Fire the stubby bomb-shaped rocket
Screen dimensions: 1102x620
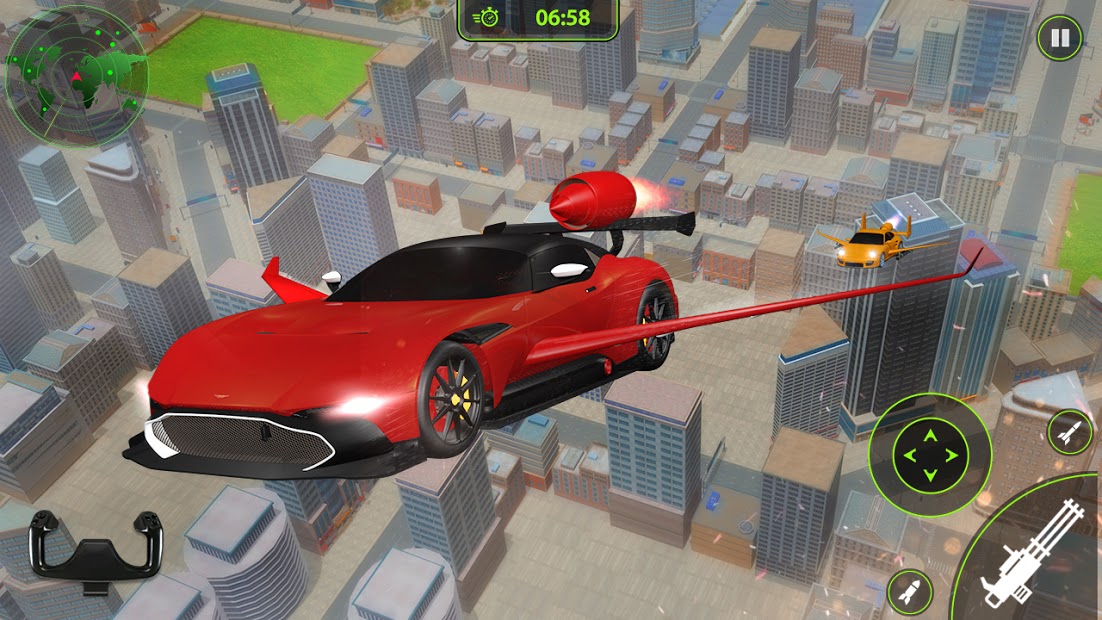pos(909,592)
